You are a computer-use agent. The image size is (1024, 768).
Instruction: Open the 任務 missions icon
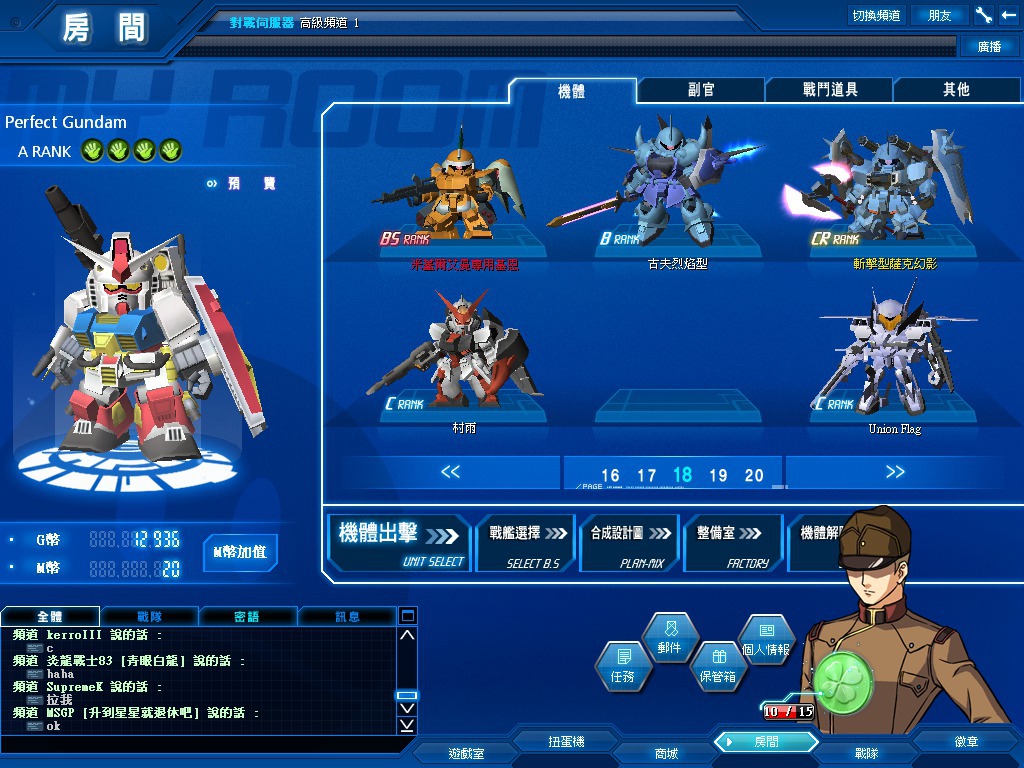[622, 665]
